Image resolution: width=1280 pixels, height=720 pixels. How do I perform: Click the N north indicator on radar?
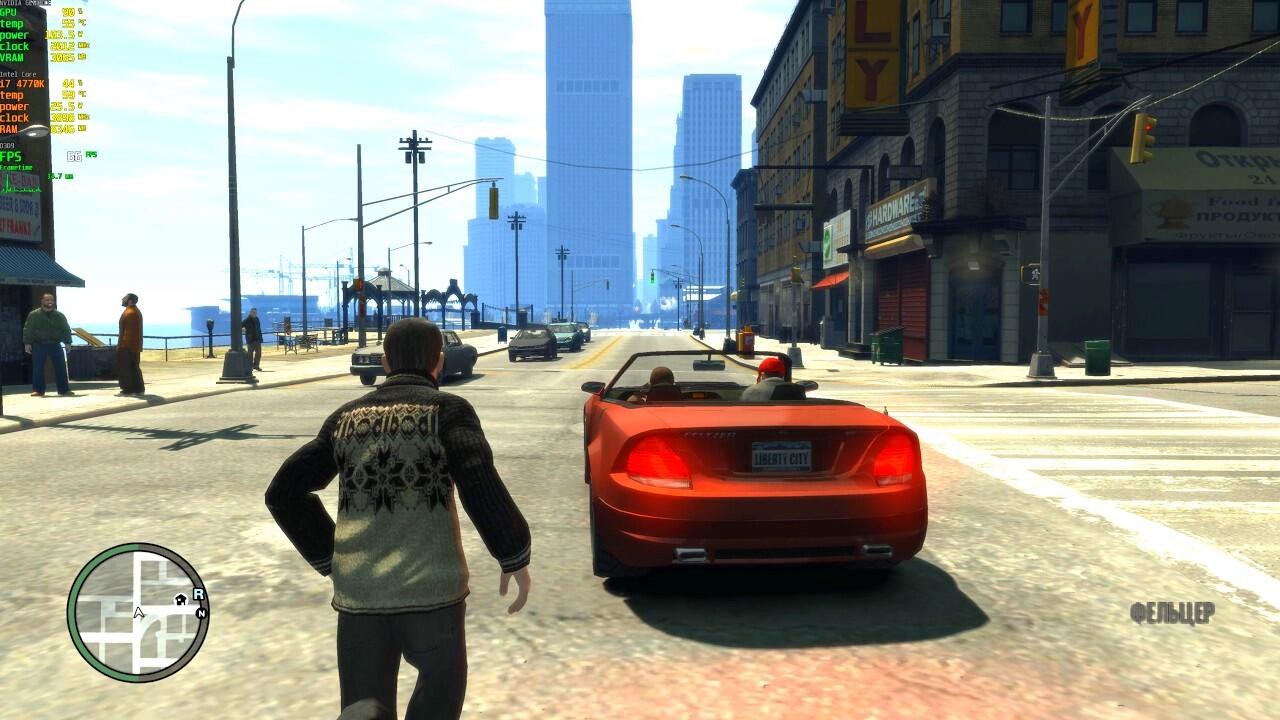[201, 612]
